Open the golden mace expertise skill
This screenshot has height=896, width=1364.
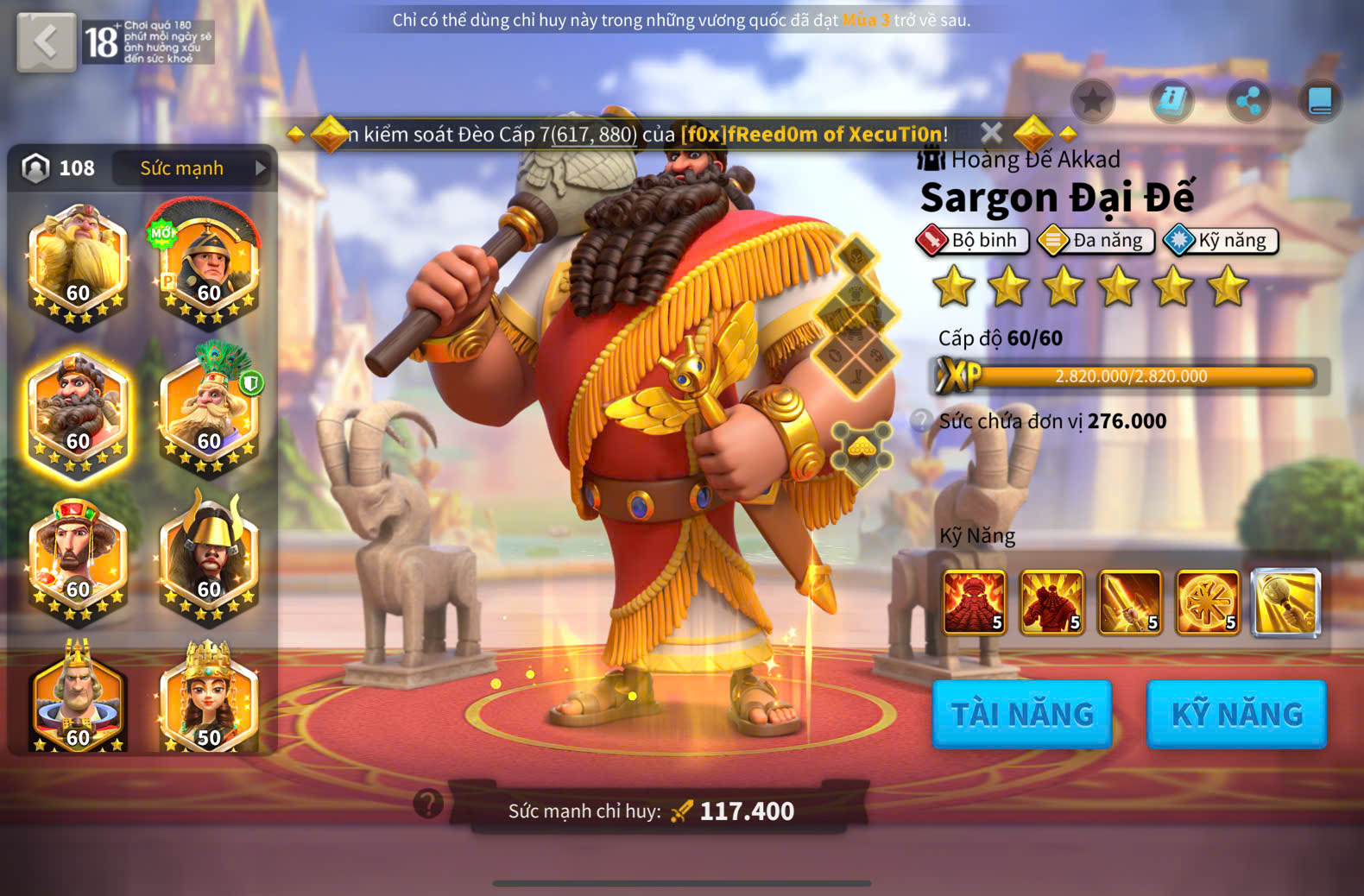click(1285, 603)
